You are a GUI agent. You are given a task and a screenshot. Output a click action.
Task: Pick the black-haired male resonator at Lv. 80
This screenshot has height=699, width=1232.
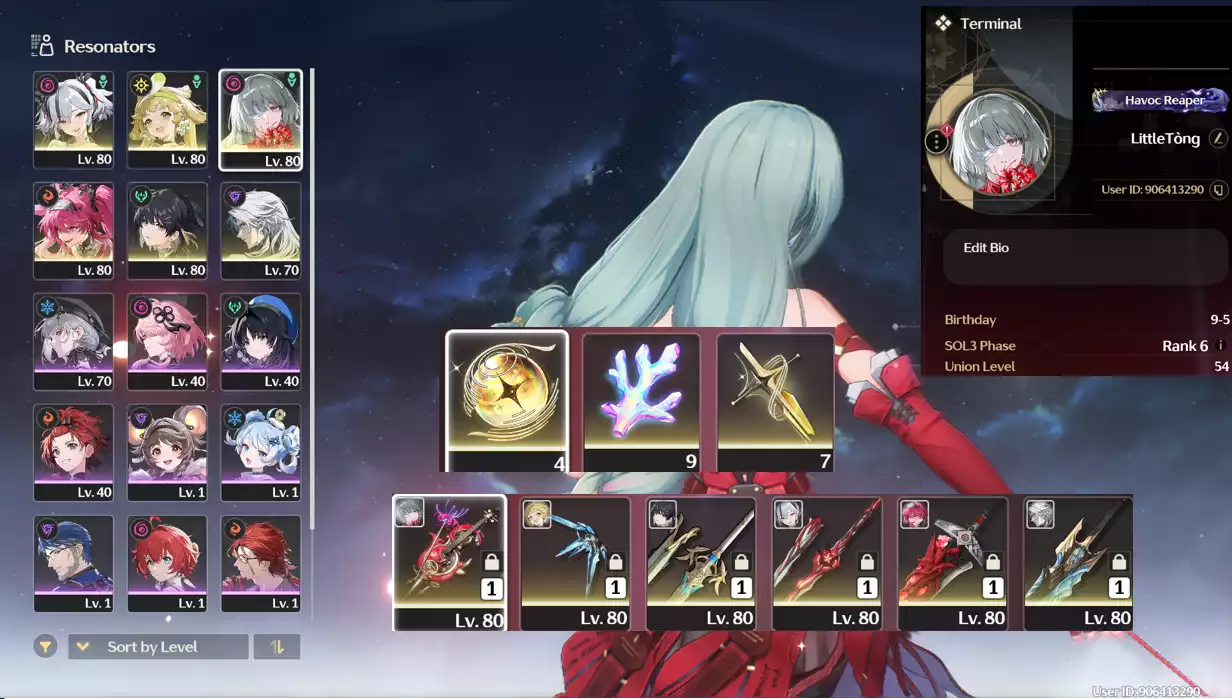(167, 229)
